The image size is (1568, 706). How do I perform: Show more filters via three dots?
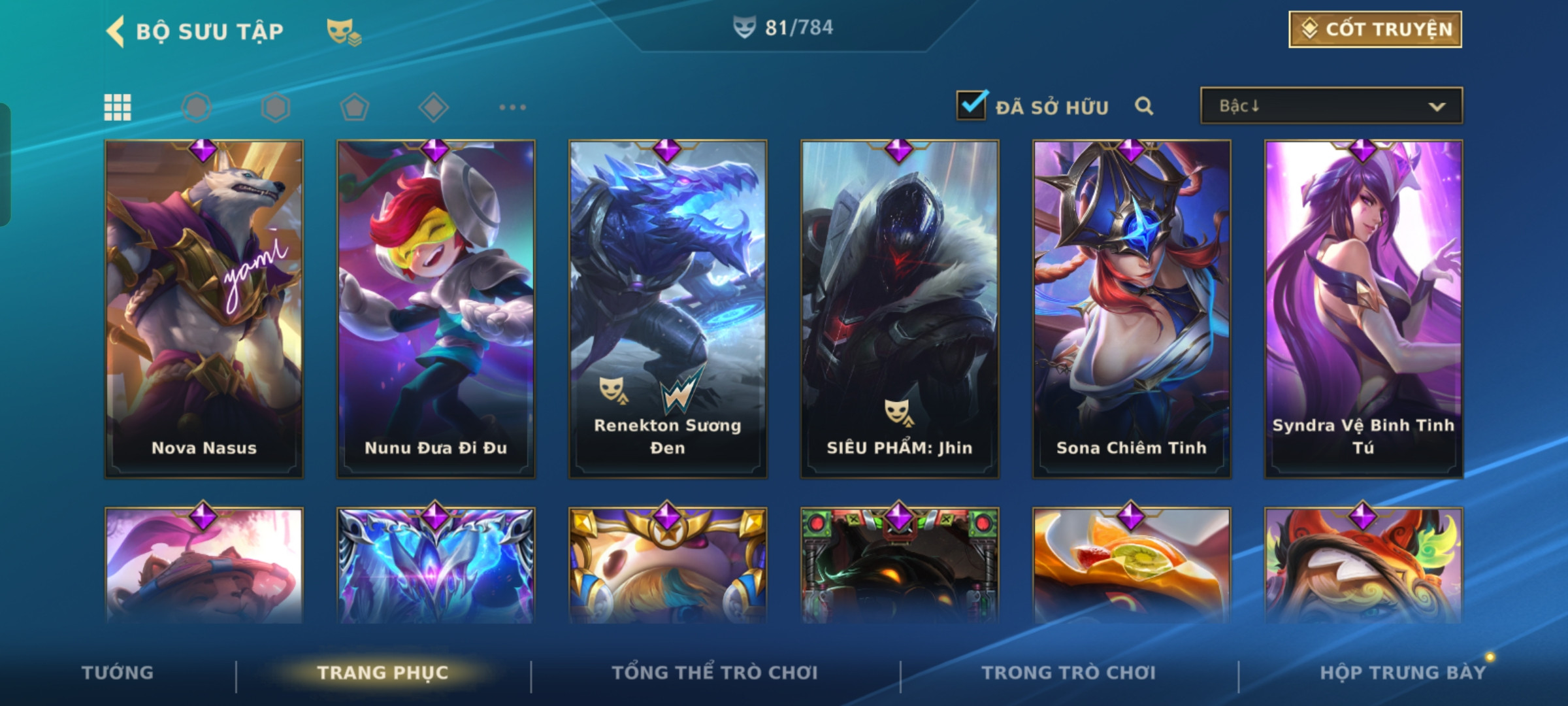tap(512, 107)
